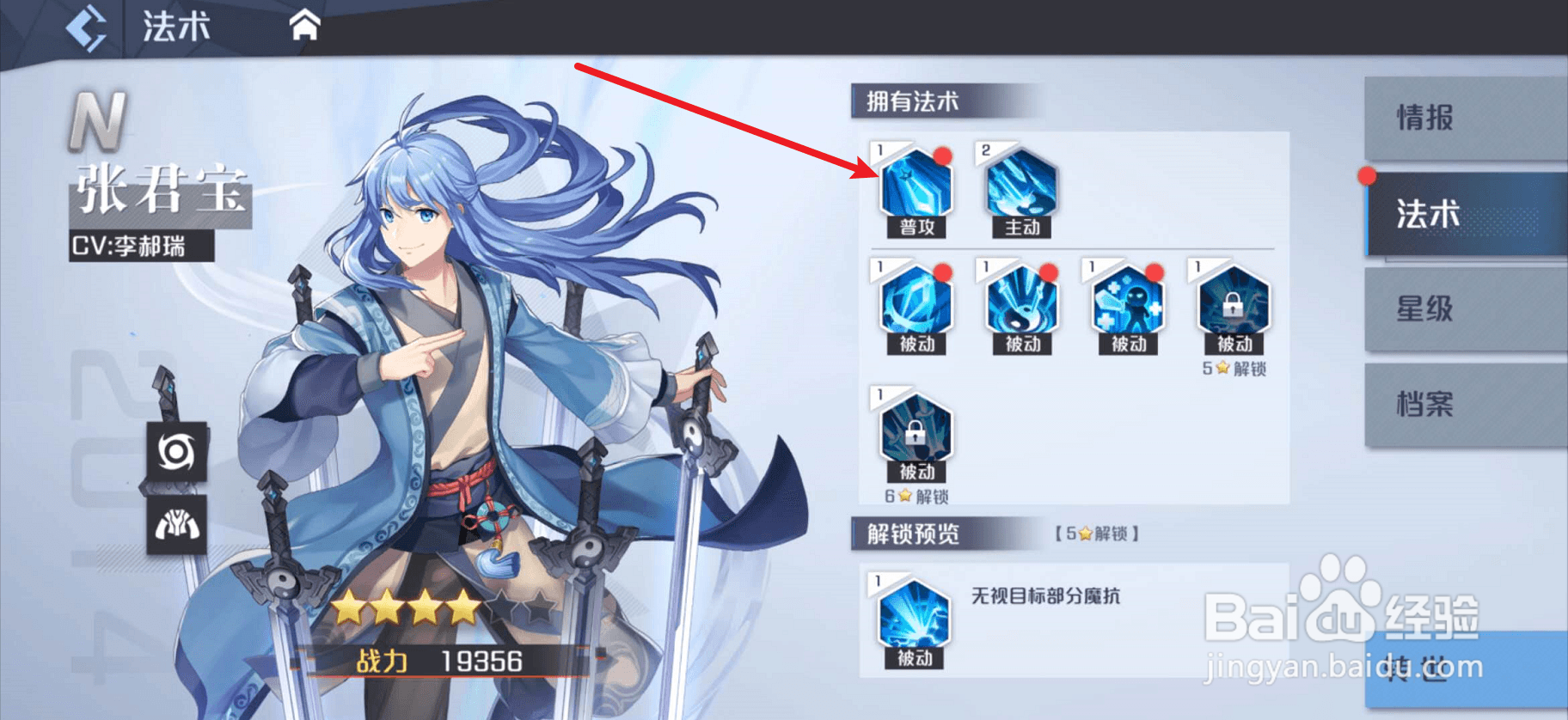Click the robe outfit icon below the whirlwind icon

[175, 526]
